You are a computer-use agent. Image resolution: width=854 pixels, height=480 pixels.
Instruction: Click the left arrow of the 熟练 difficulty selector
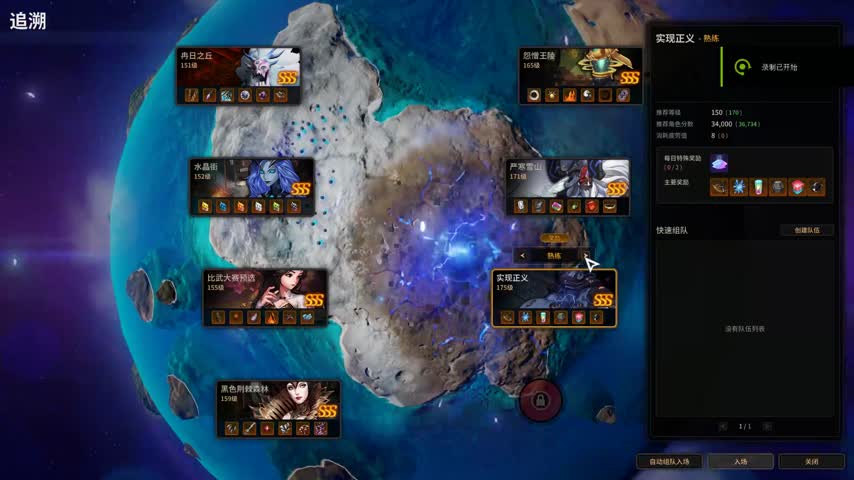[x=523, y=256]
